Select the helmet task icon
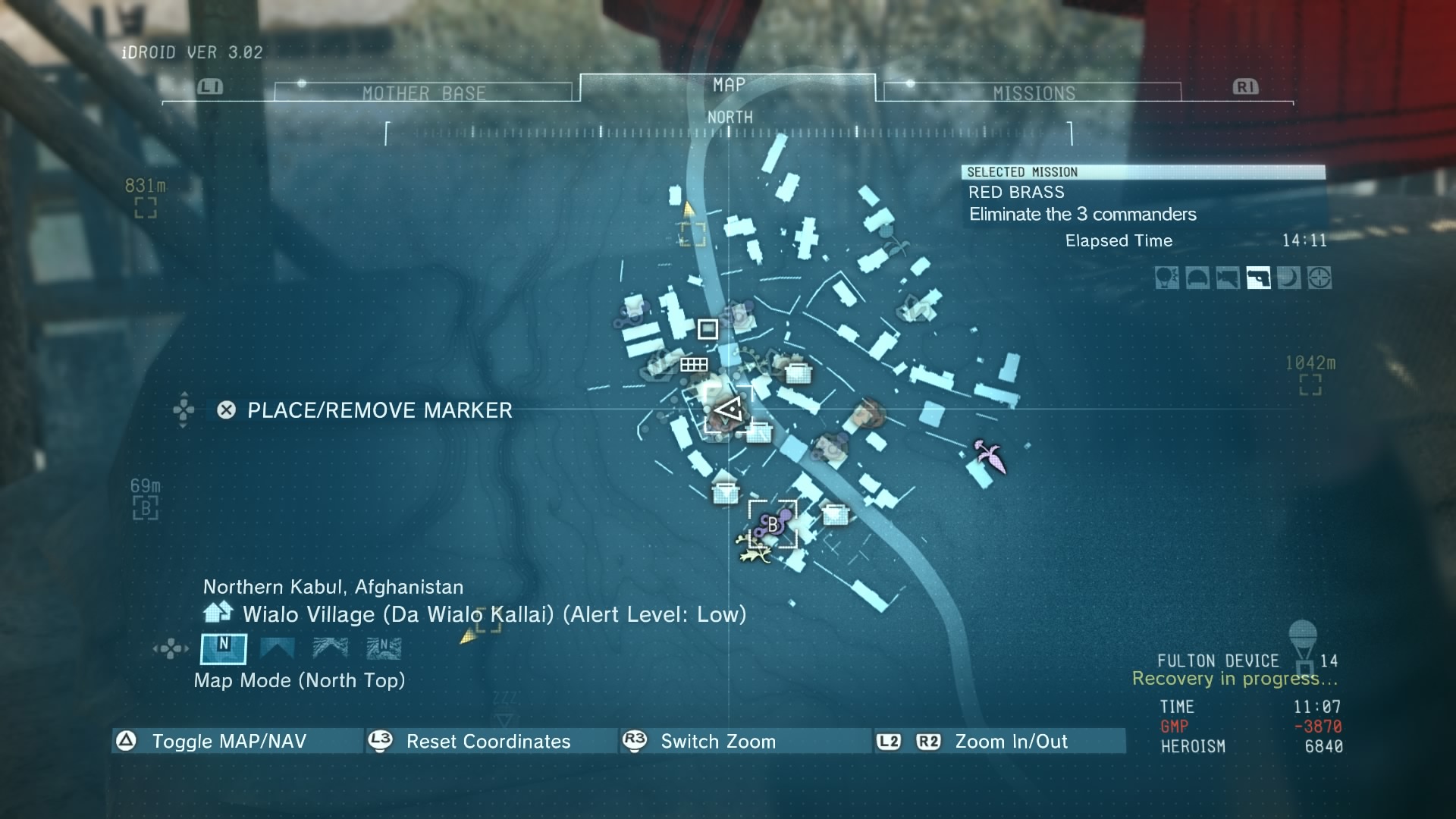 click(1197, 278)
